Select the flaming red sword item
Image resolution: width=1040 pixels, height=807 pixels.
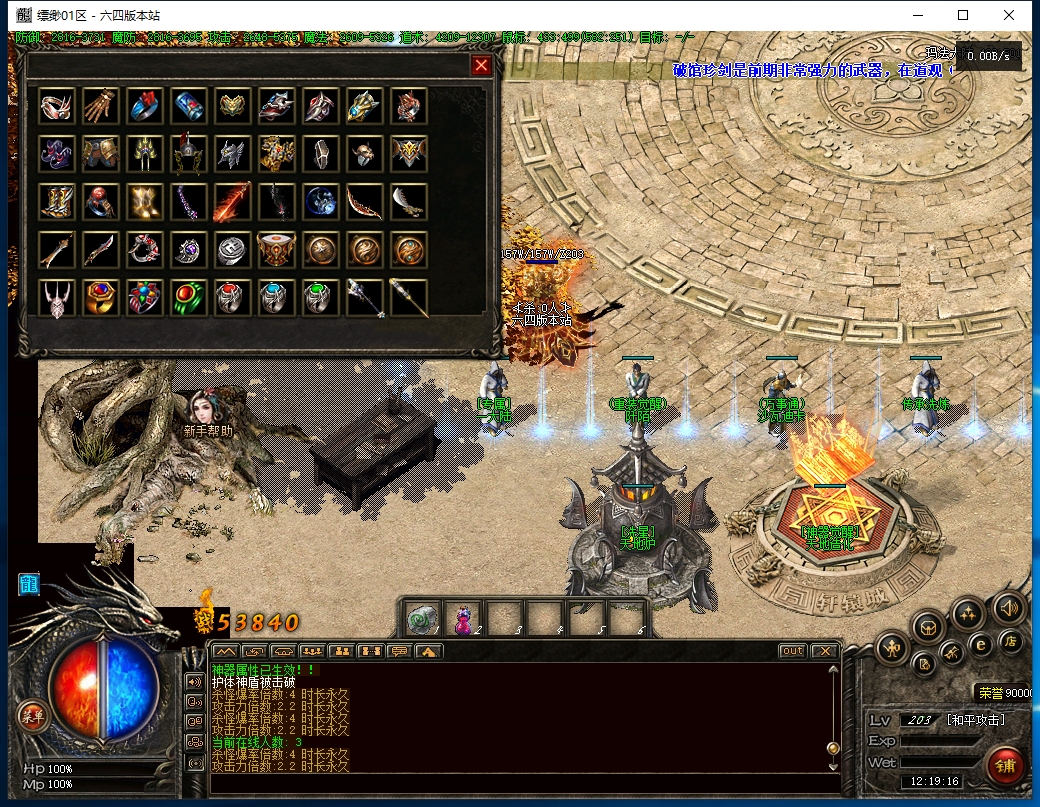(231, 202)
